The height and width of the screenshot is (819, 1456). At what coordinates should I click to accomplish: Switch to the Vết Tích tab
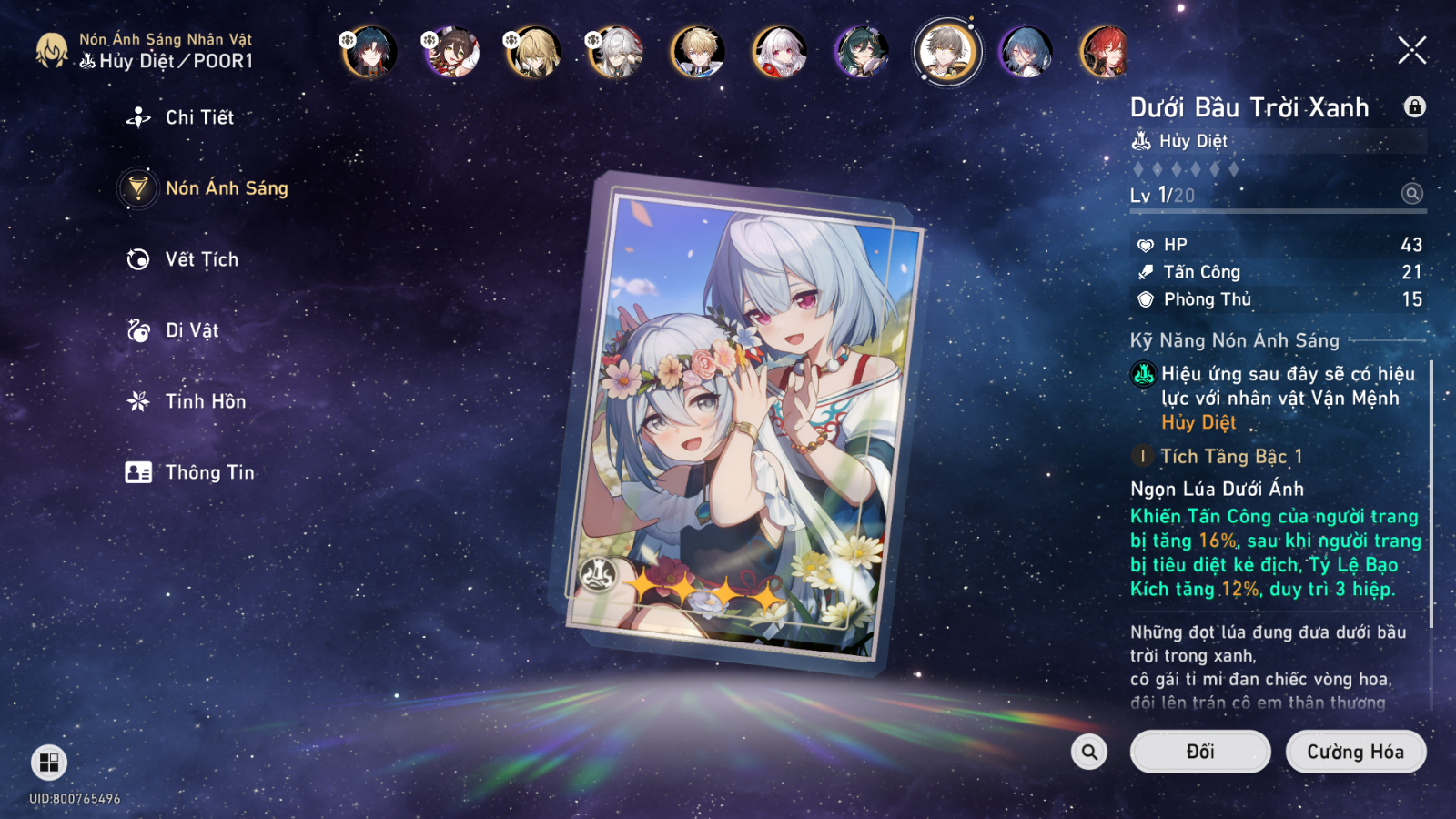coord(201,259)
